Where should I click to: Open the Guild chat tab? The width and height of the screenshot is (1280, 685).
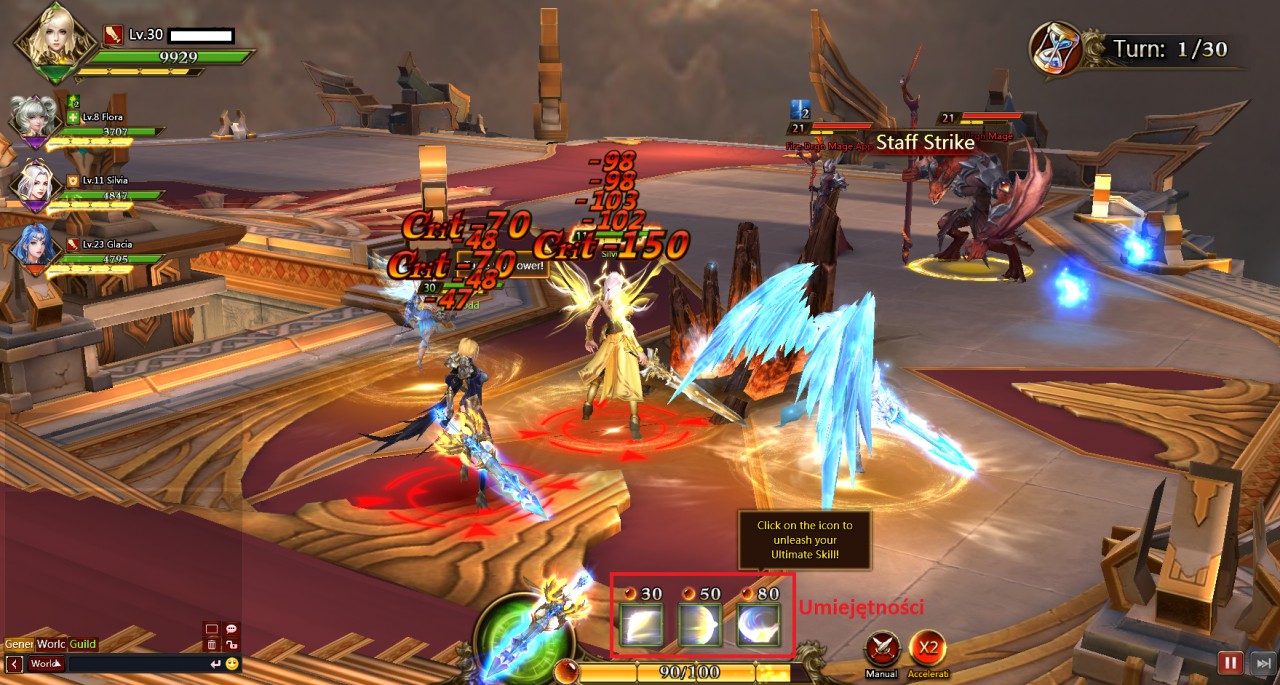[82, 644]
